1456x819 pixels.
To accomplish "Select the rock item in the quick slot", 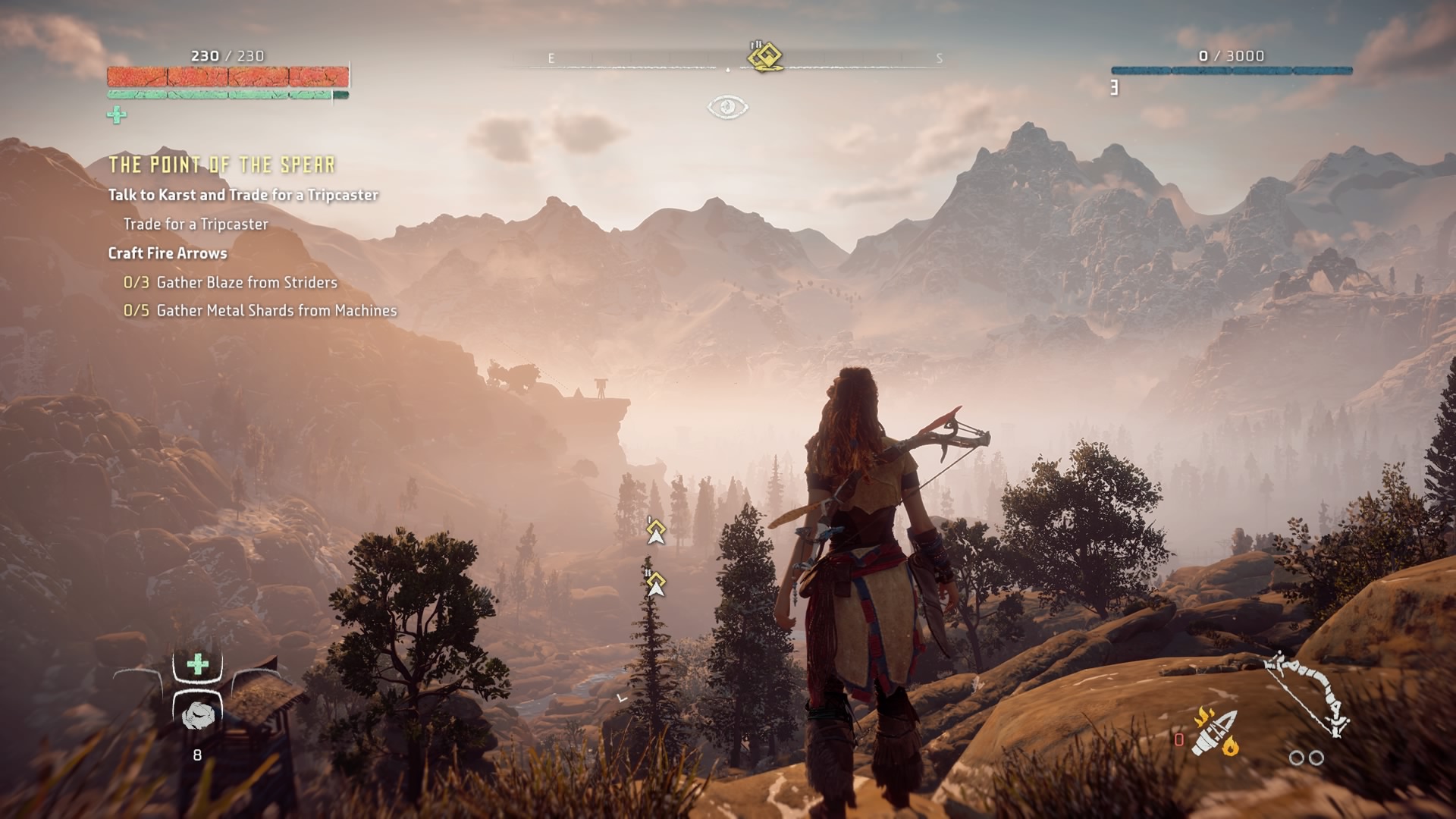I will pyautogui.click(x=197, y=714).
